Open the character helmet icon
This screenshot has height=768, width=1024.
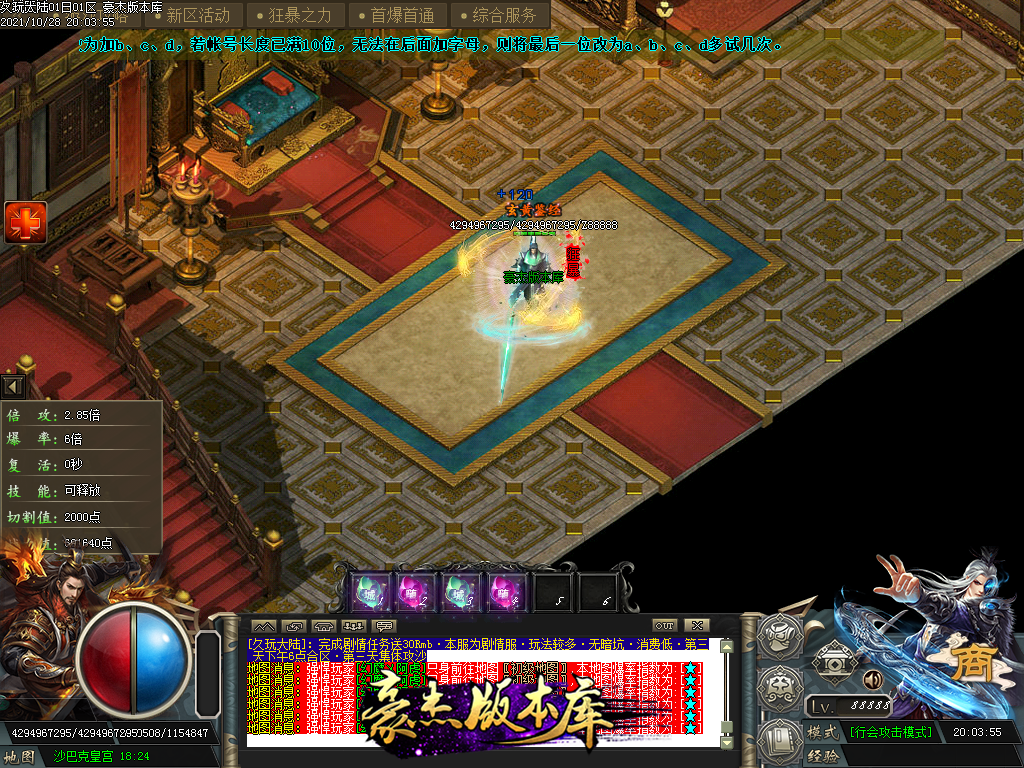(x=781, y=636)
